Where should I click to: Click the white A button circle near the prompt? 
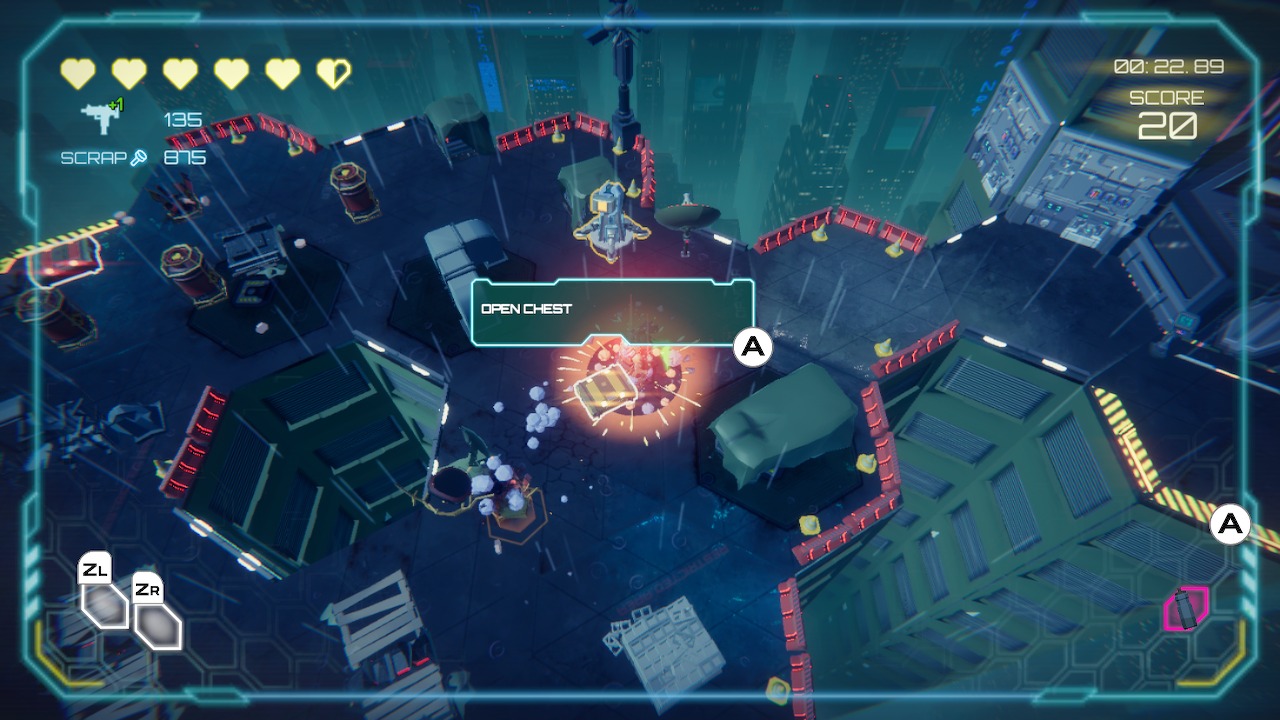[751, 349]
